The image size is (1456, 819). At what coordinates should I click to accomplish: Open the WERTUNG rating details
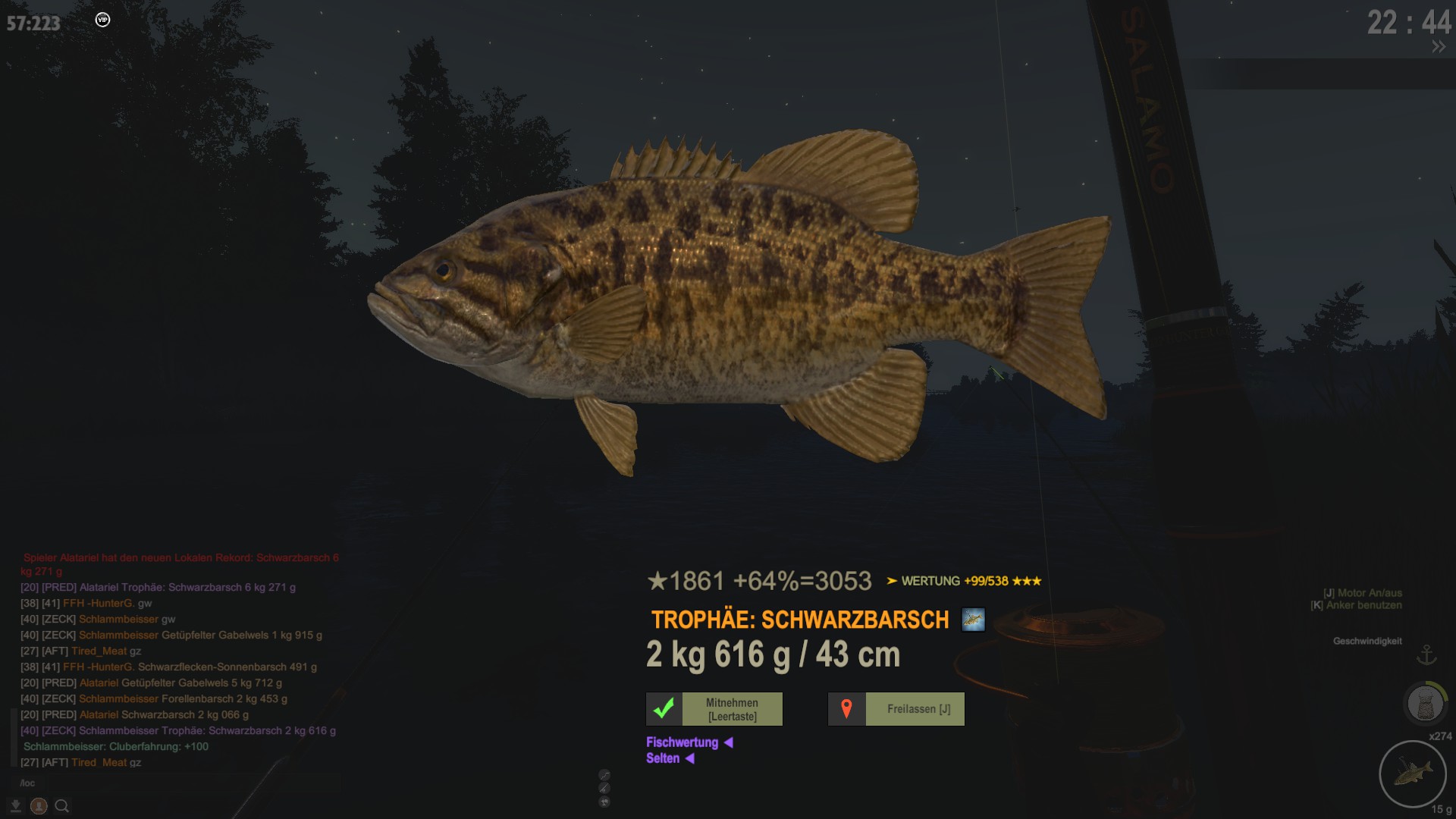coord(964,581)
